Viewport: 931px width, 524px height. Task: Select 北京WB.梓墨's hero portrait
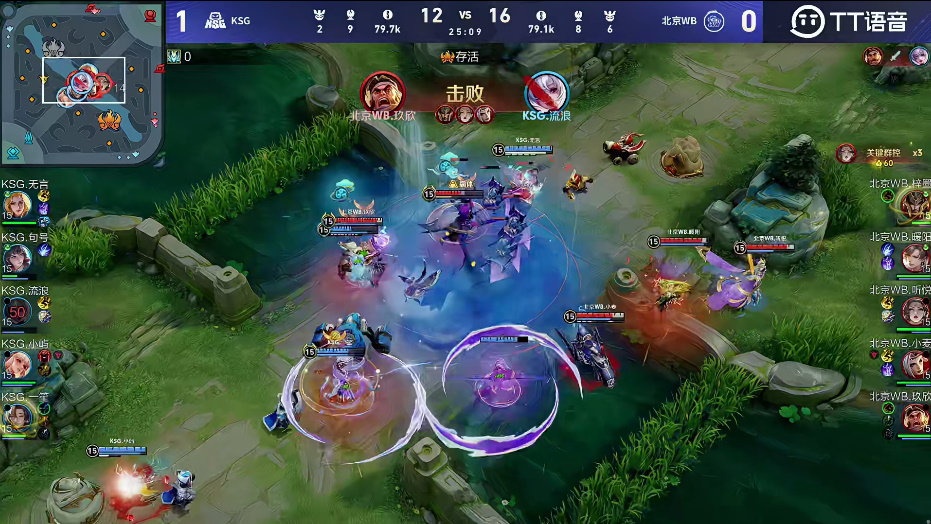tap(913, 205)
